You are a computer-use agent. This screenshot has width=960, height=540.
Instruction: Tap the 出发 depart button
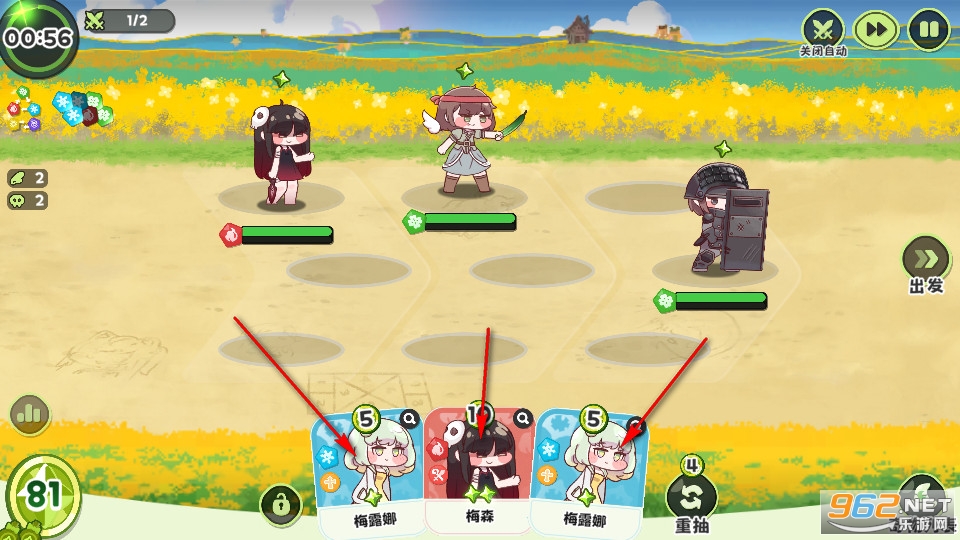pos(926,260)
